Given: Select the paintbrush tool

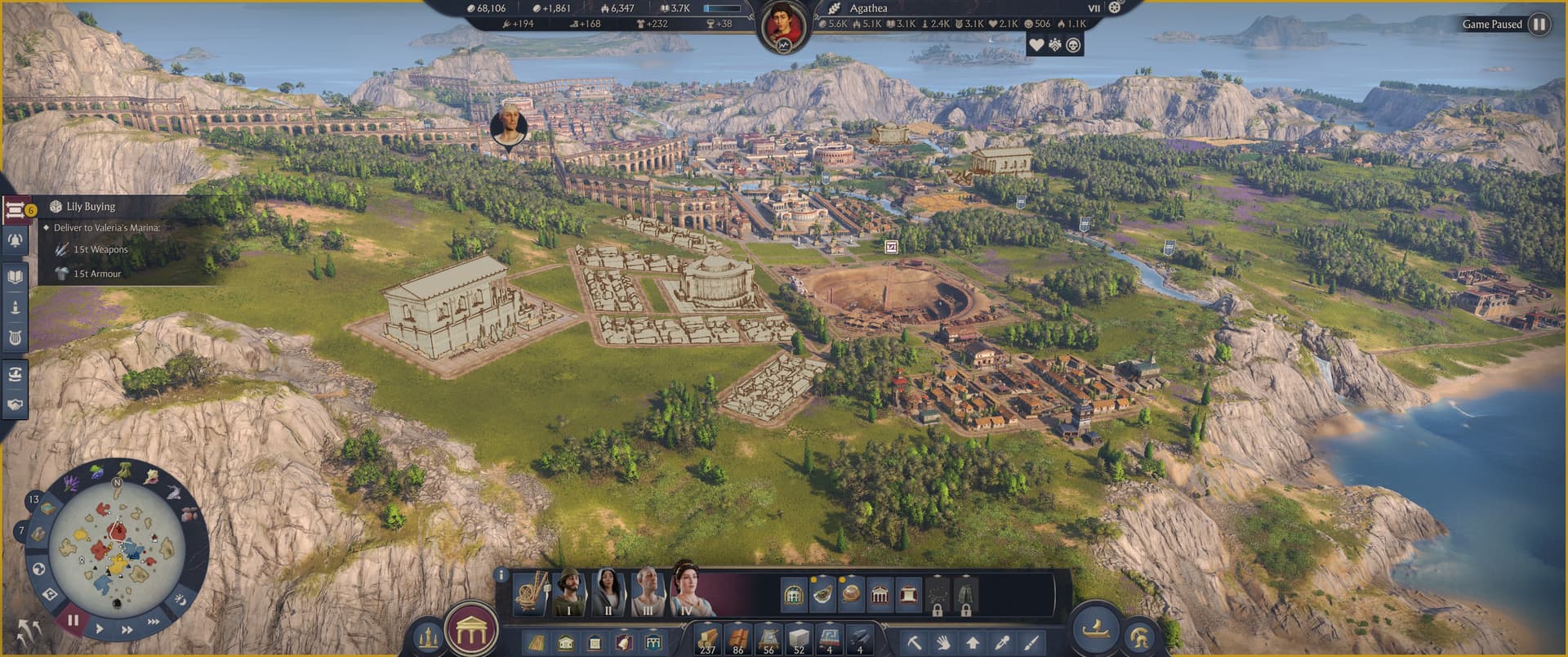Looking at the screenshot, I should tap(1031, 642).
